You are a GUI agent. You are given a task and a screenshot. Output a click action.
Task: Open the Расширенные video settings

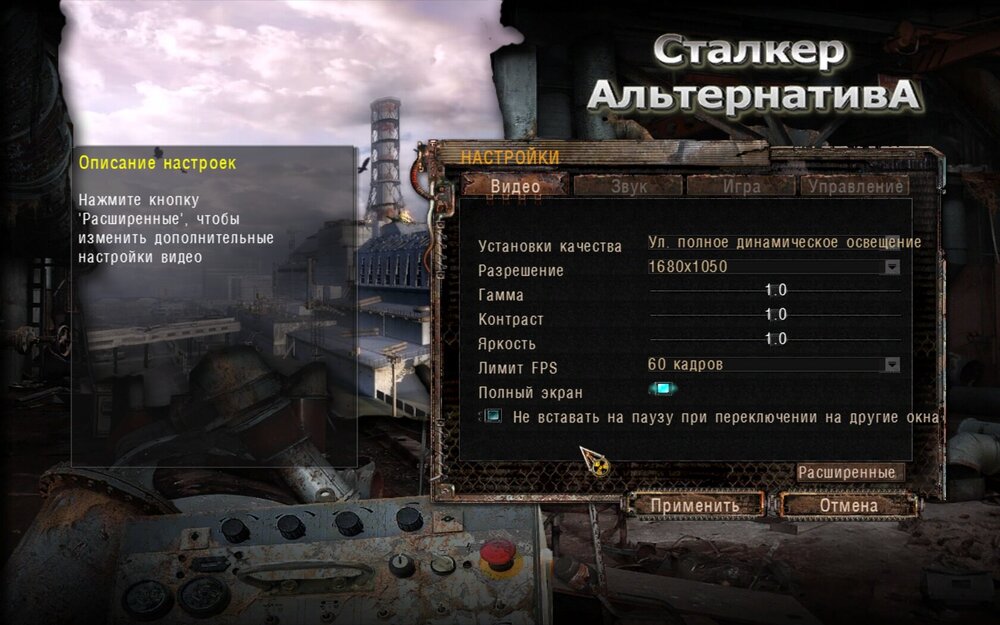(851, 472)
